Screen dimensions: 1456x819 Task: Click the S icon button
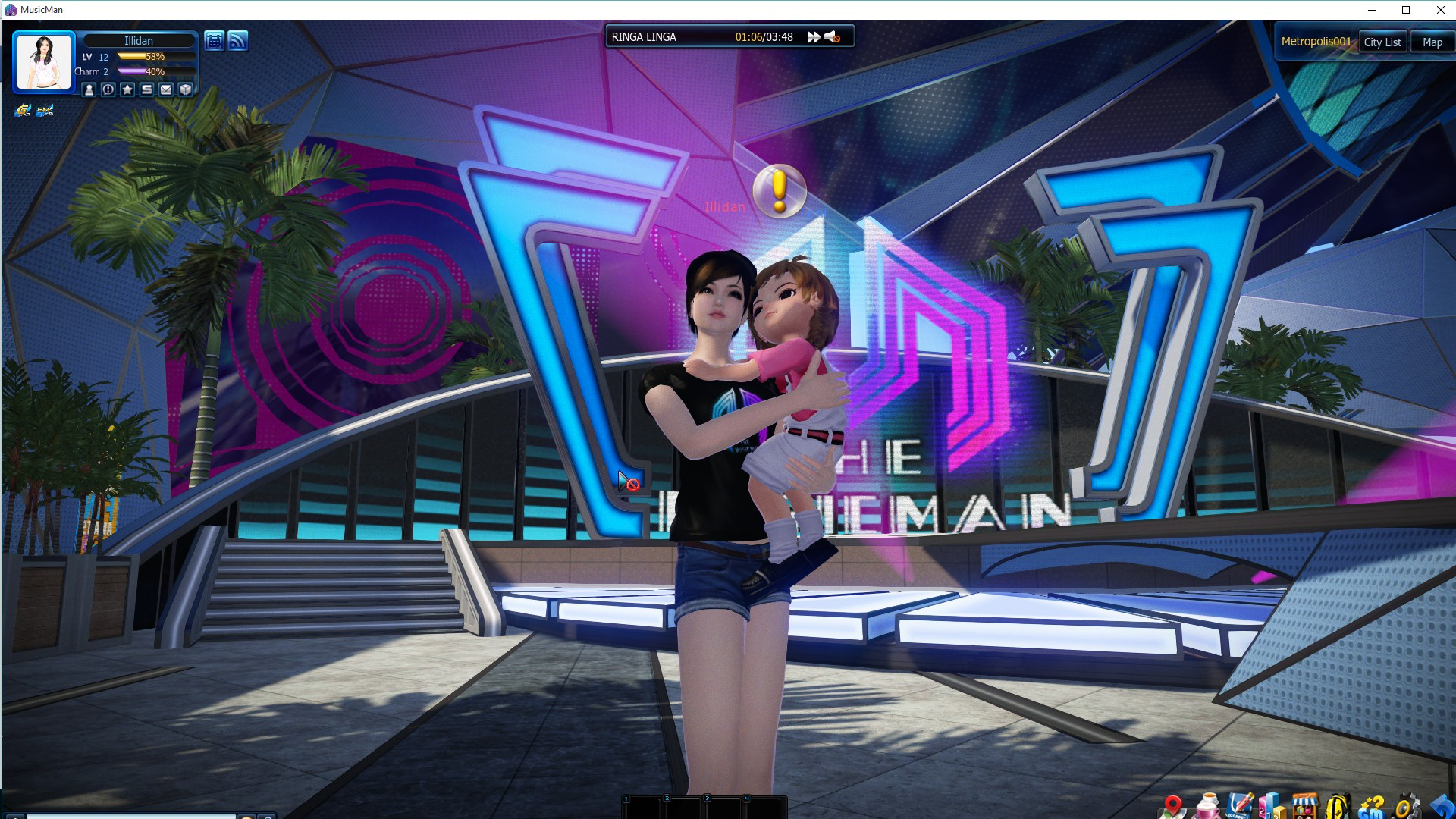click(x=147, y=89)
